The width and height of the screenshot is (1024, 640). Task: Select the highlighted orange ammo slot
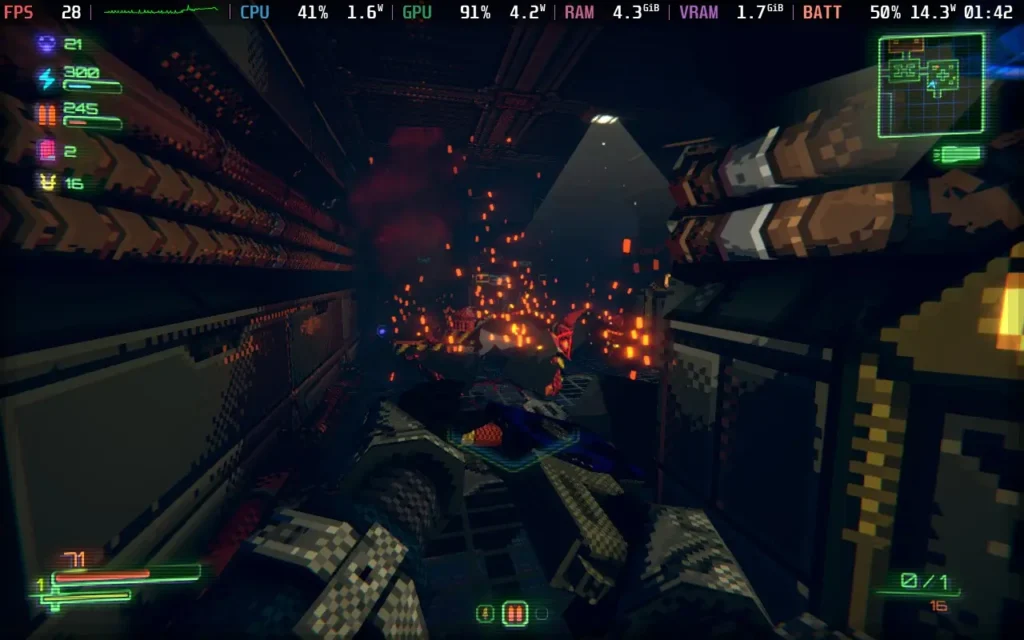click(x=514, y=612)
